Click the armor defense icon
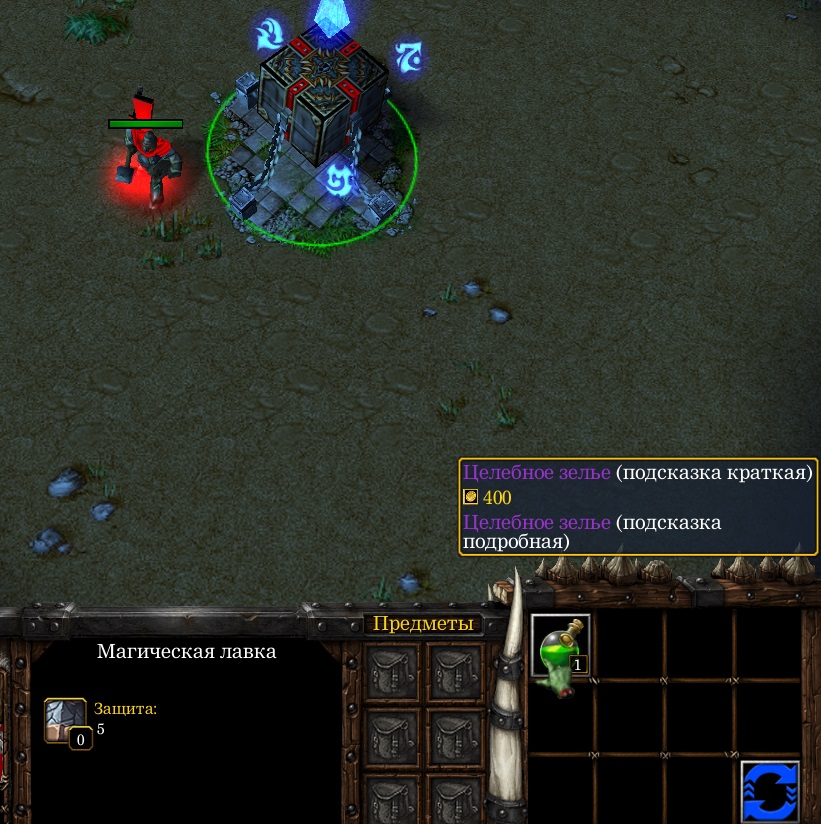 coord(65,719)
